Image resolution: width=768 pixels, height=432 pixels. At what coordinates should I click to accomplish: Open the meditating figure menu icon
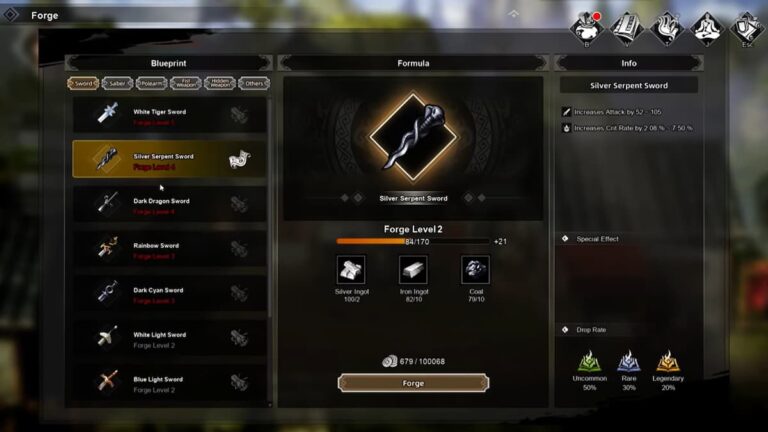(707, 27)
